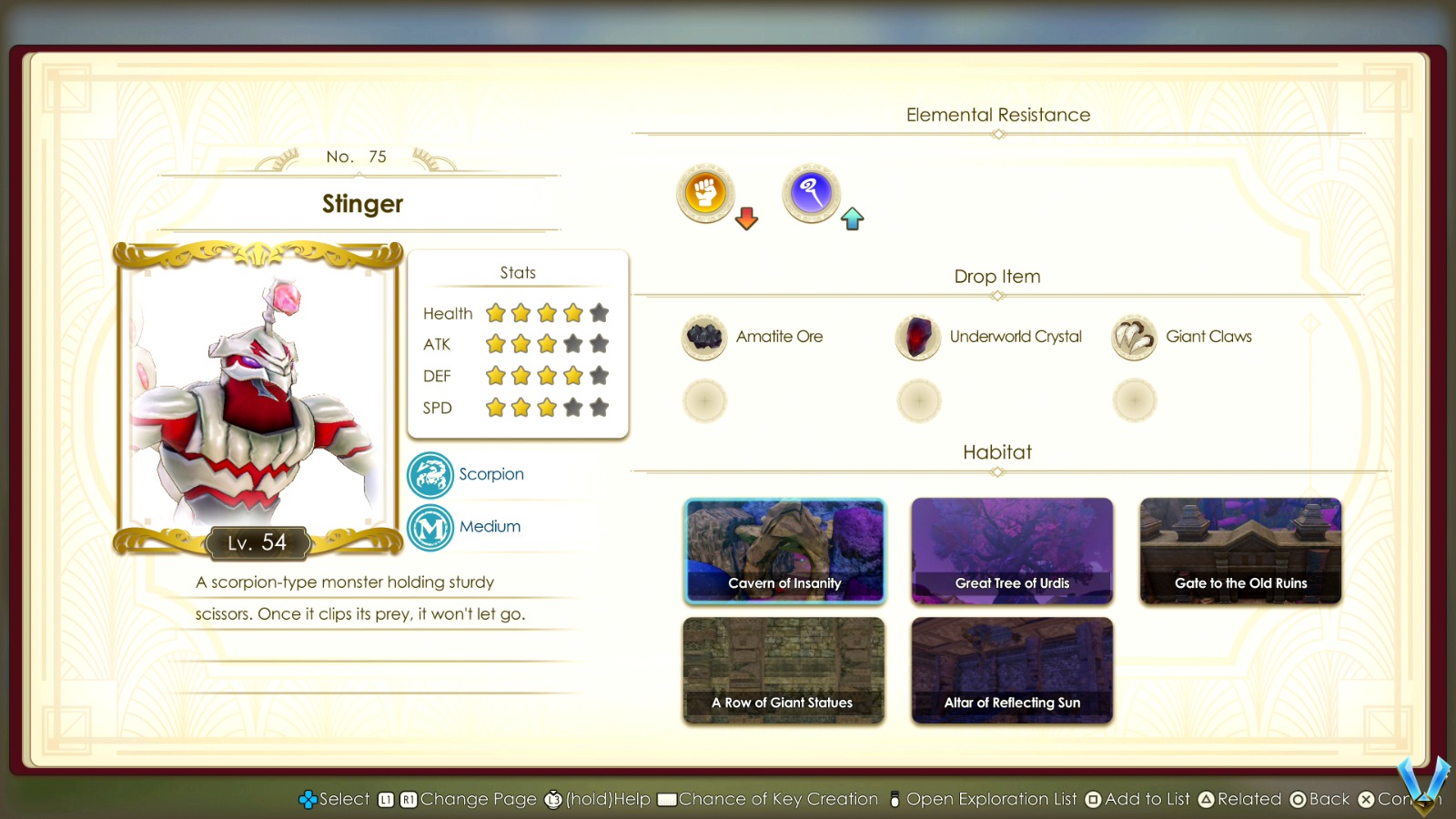
Task: Toggle the blue resistance up arrow
Action: click(x=852, y=218)
